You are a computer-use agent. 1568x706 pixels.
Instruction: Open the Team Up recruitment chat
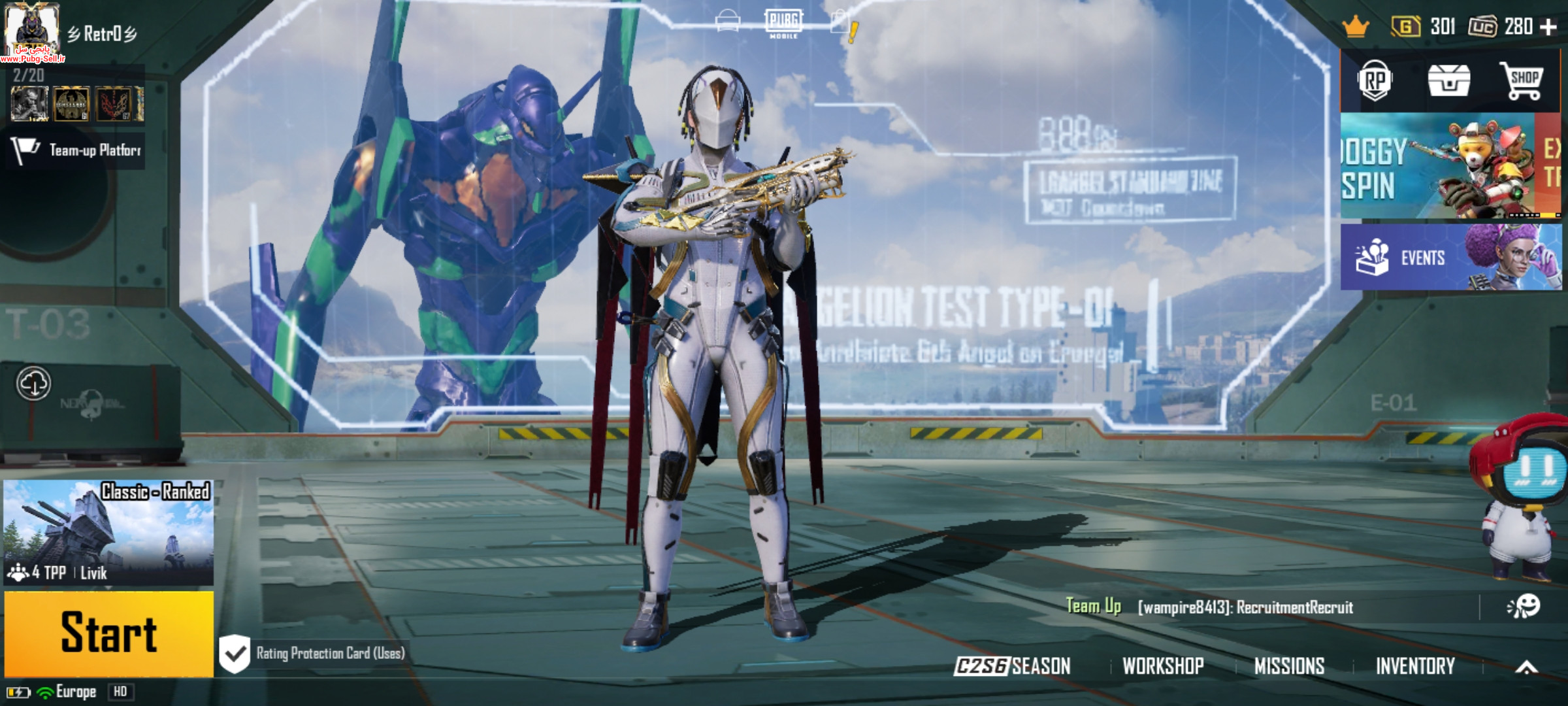1209,607
